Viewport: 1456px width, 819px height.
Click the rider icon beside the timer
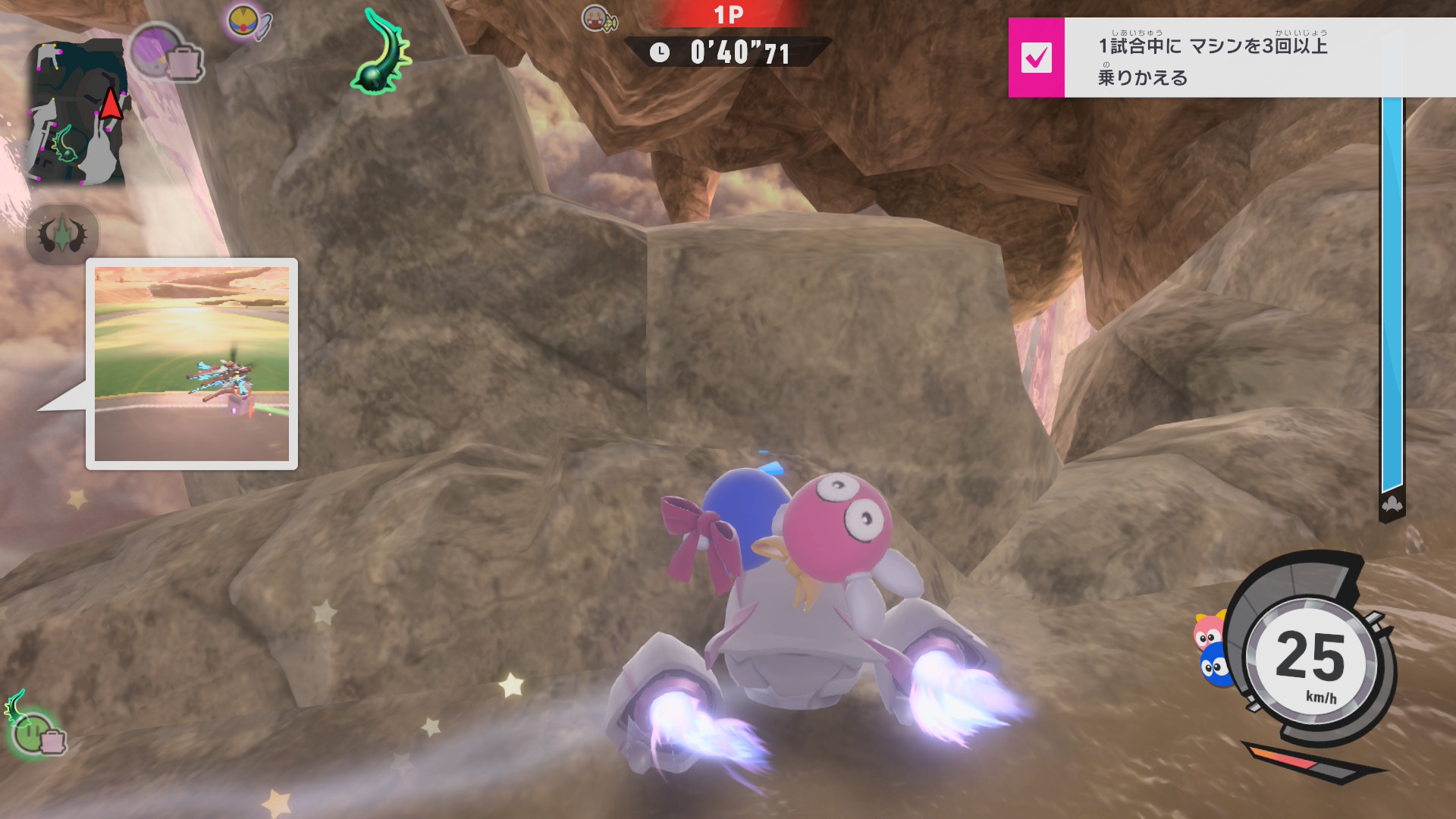click(x=599, y=19)
